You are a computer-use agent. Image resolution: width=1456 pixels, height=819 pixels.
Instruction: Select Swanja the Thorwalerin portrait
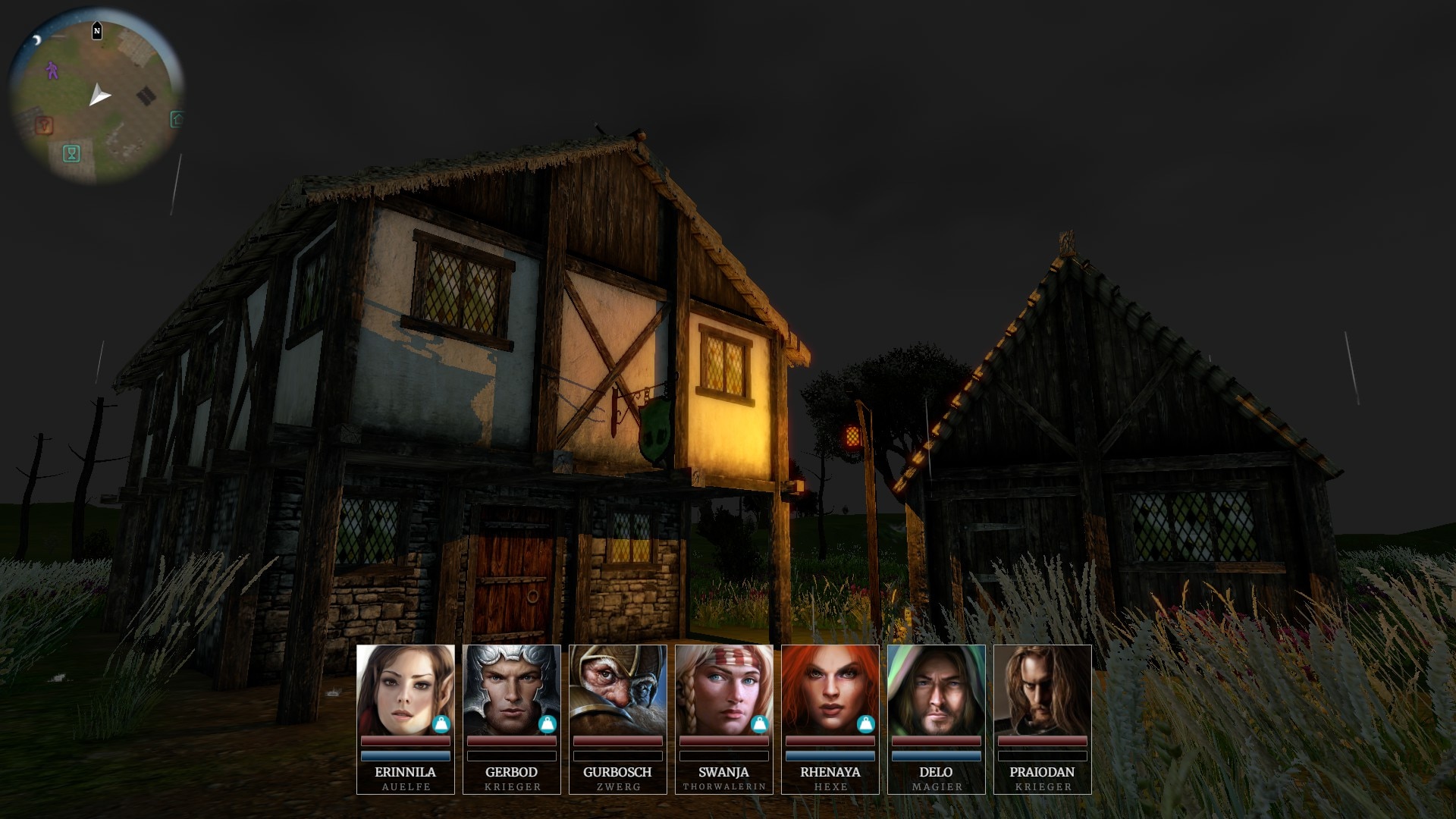click(x=723, y=690)
